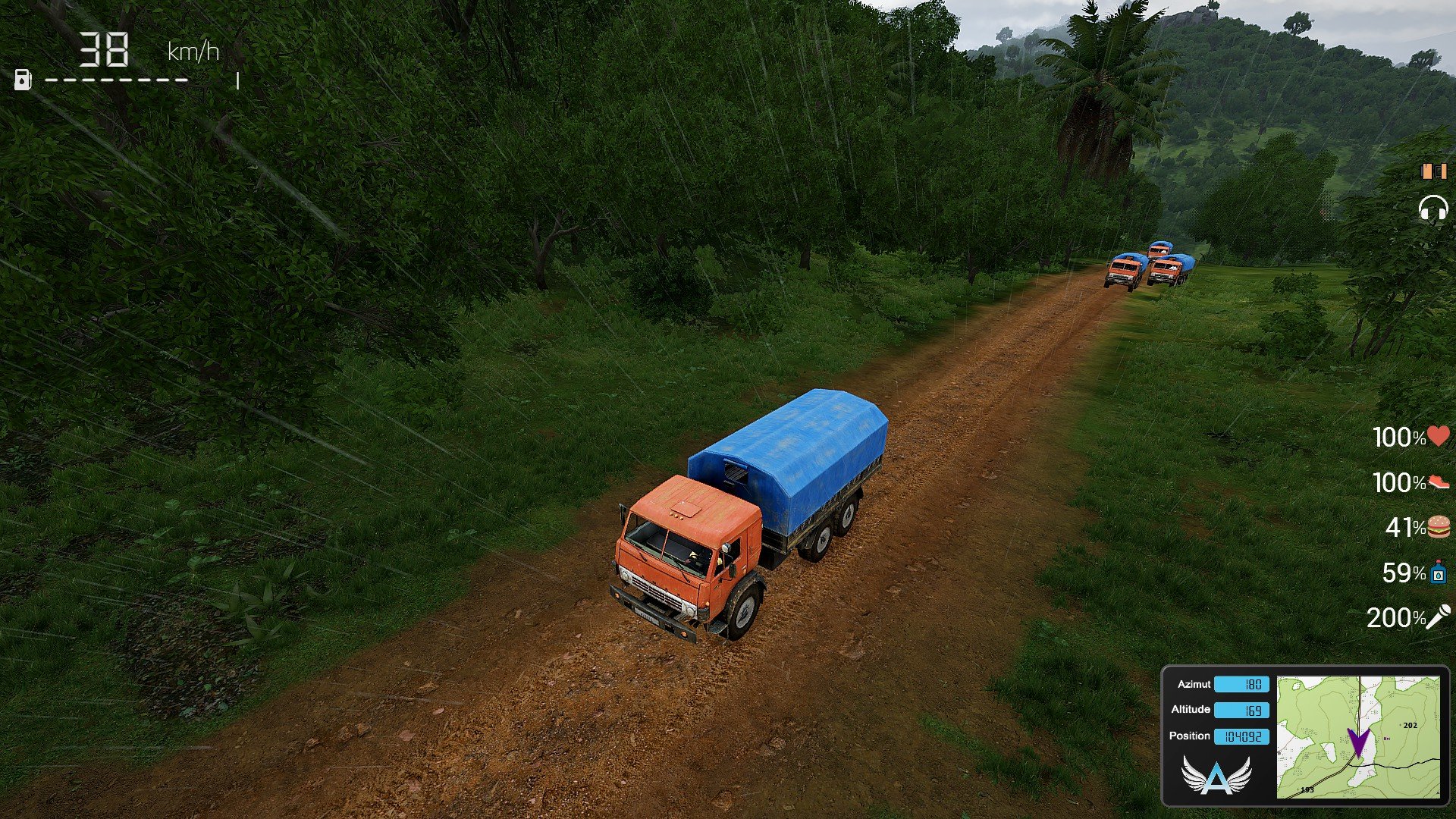Click the fuel pump icon
1456x819 pixels.
(x=23, y=79)
